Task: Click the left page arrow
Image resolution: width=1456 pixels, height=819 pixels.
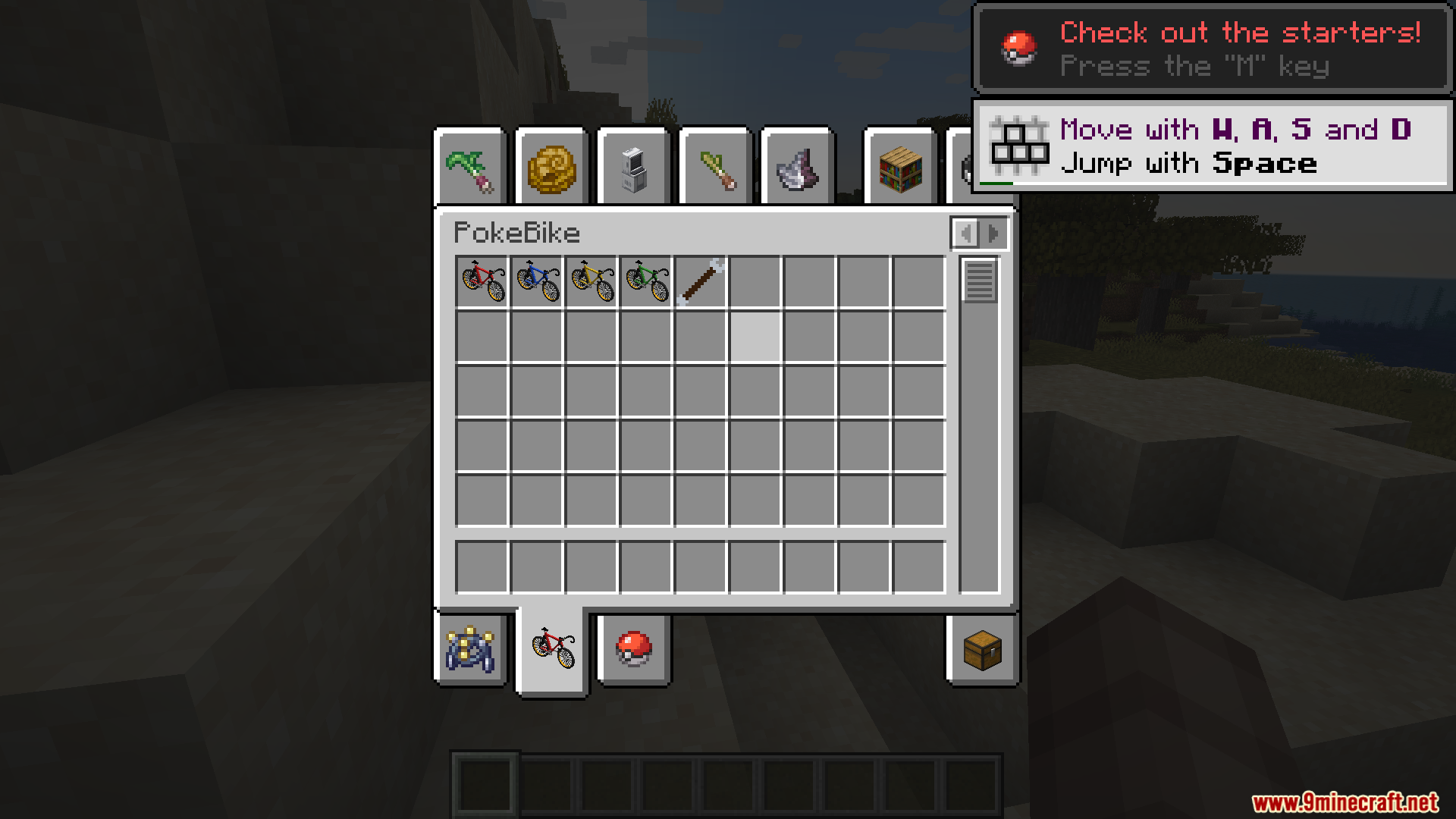Action: coord(965,233)
